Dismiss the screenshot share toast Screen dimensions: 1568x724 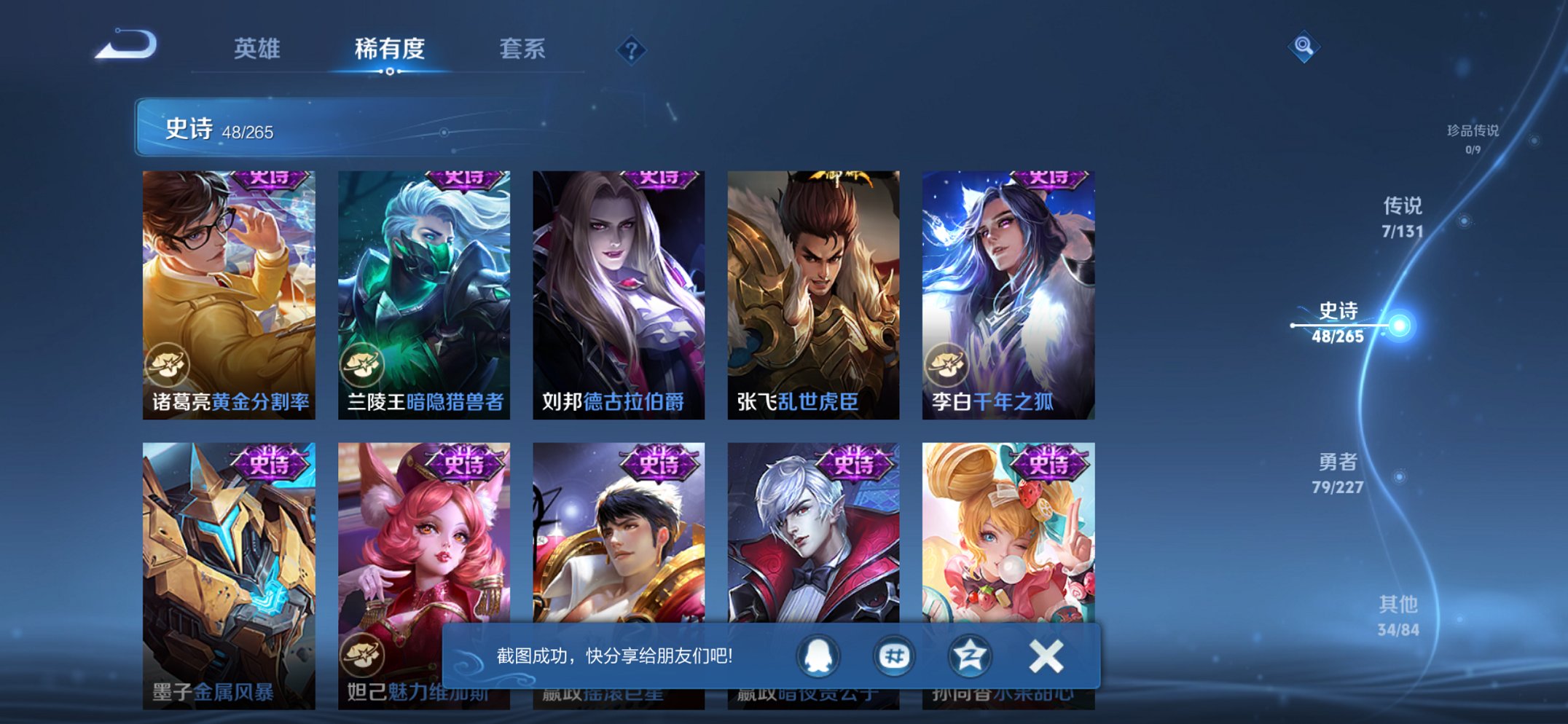tap(1044, 655)
